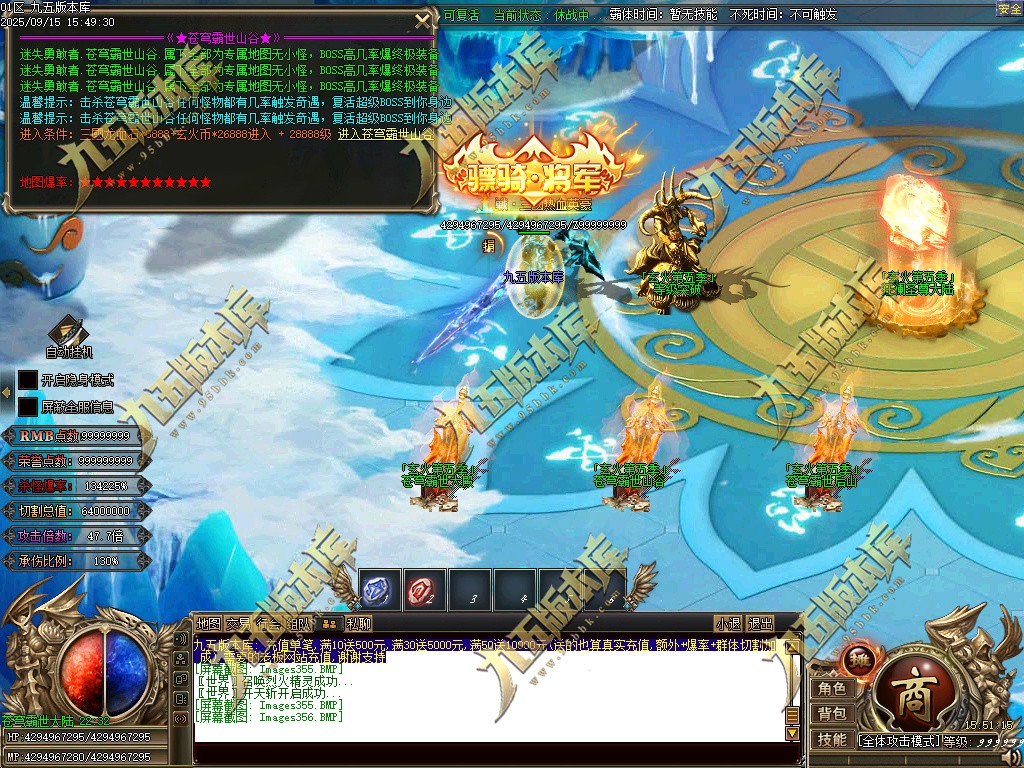Viewport: 1024px width, 768px height.
Task: Click the 小退 return-to-character-select button
Action: tap(728, 623)
